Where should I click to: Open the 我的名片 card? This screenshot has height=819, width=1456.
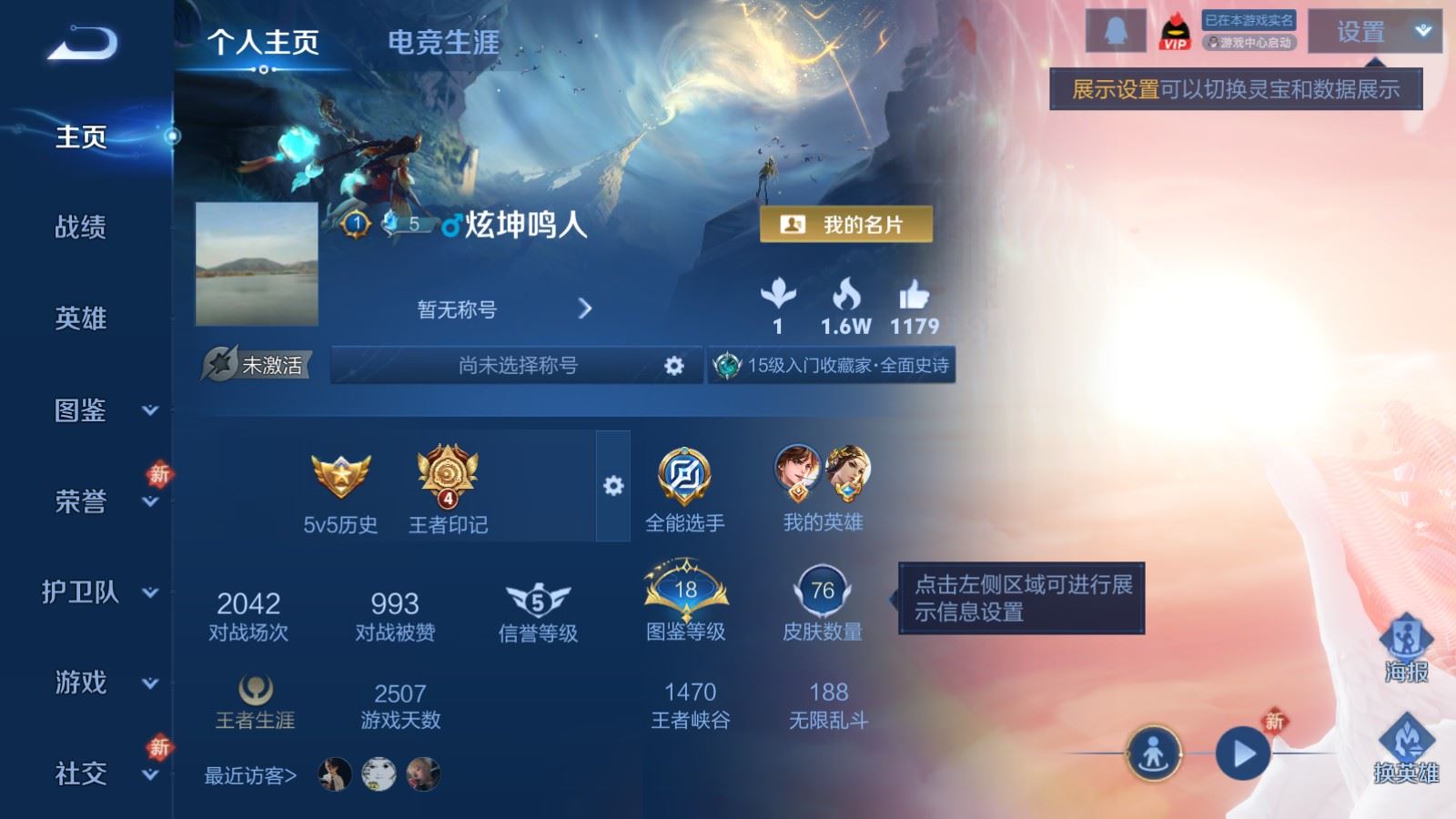point(845,225)
